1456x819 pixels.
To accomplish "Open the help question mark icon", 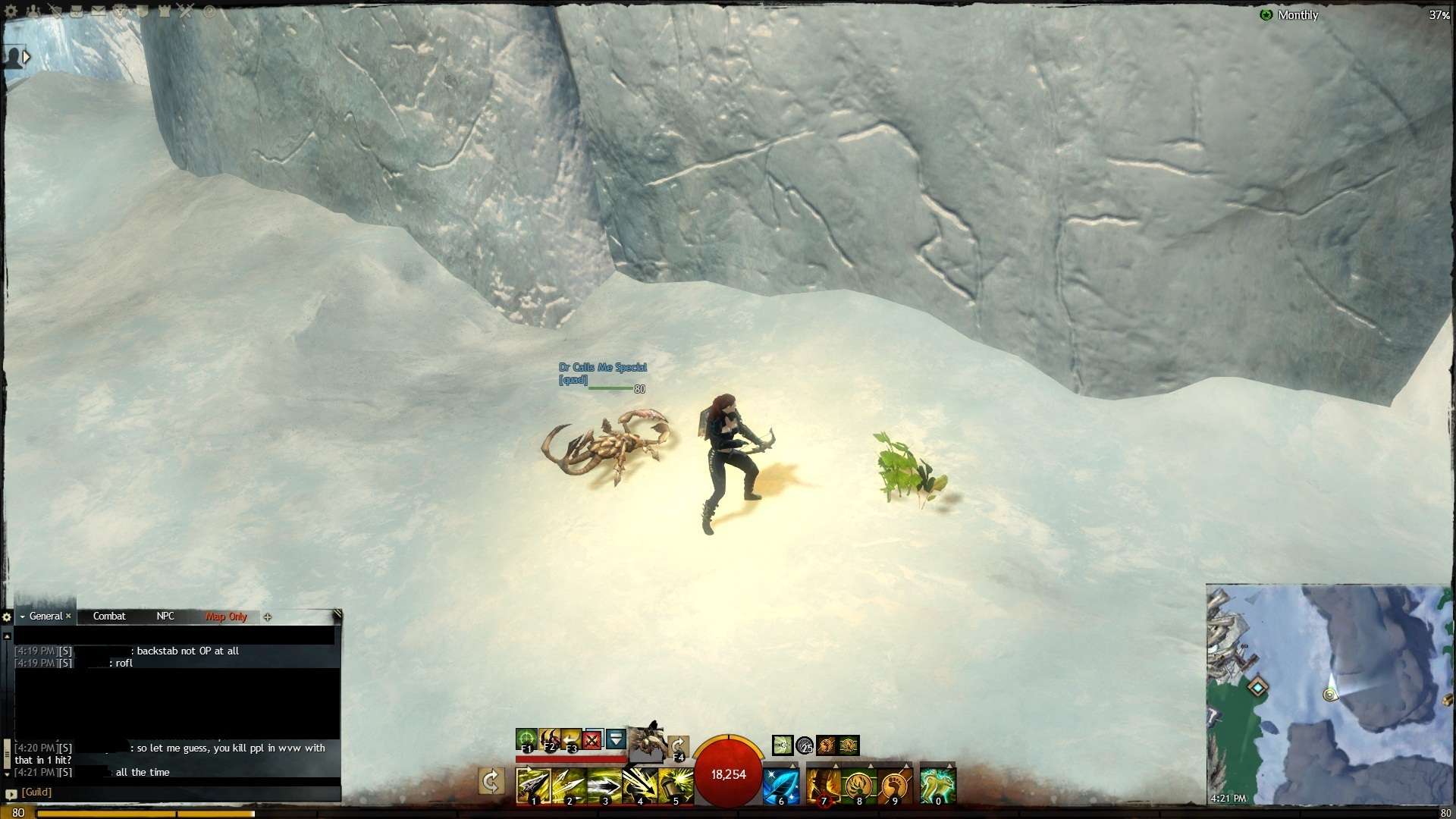I will 209,11.
